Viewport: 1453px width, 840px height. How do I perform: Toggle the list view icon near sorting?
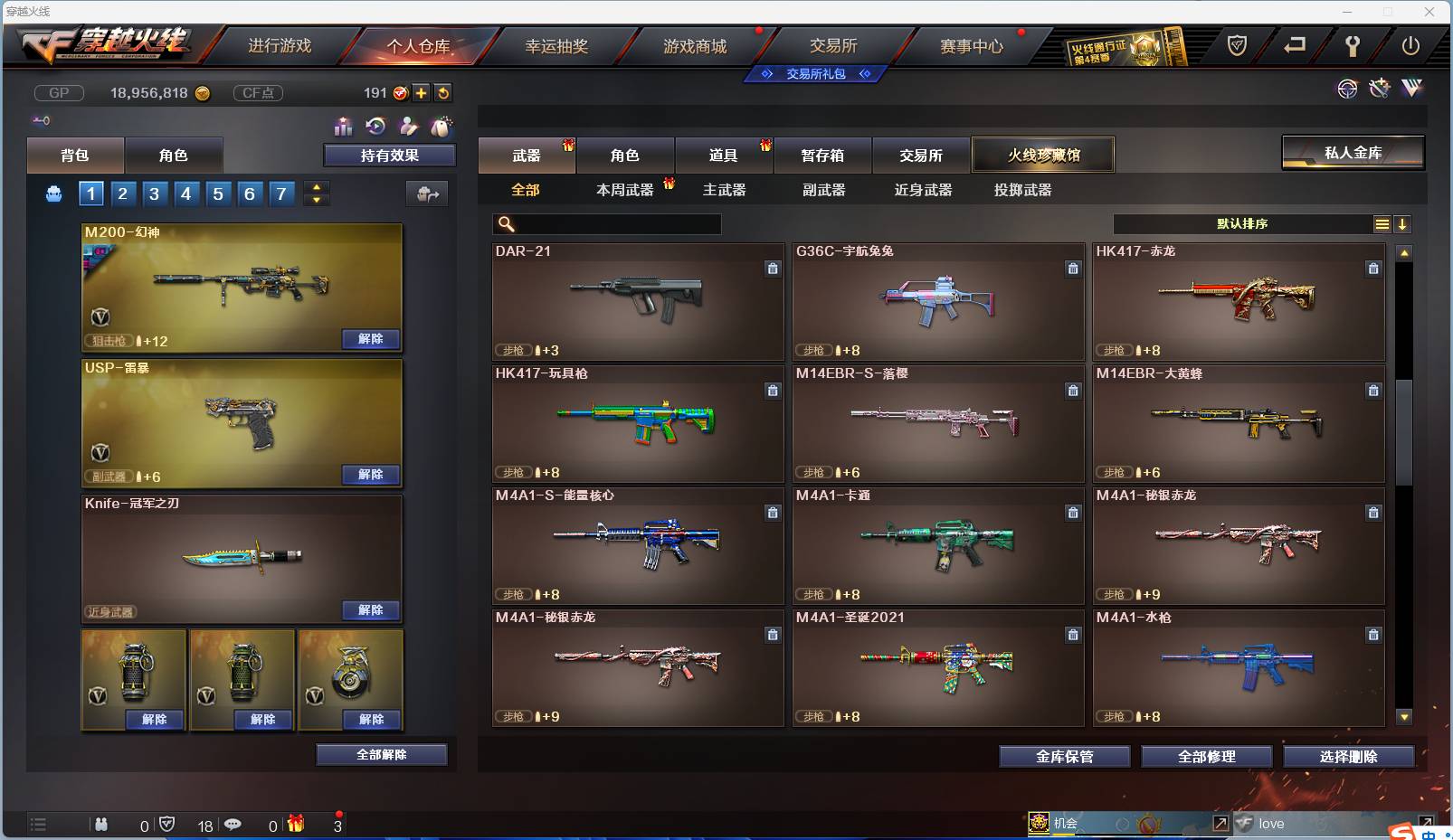click(1382, 224)
